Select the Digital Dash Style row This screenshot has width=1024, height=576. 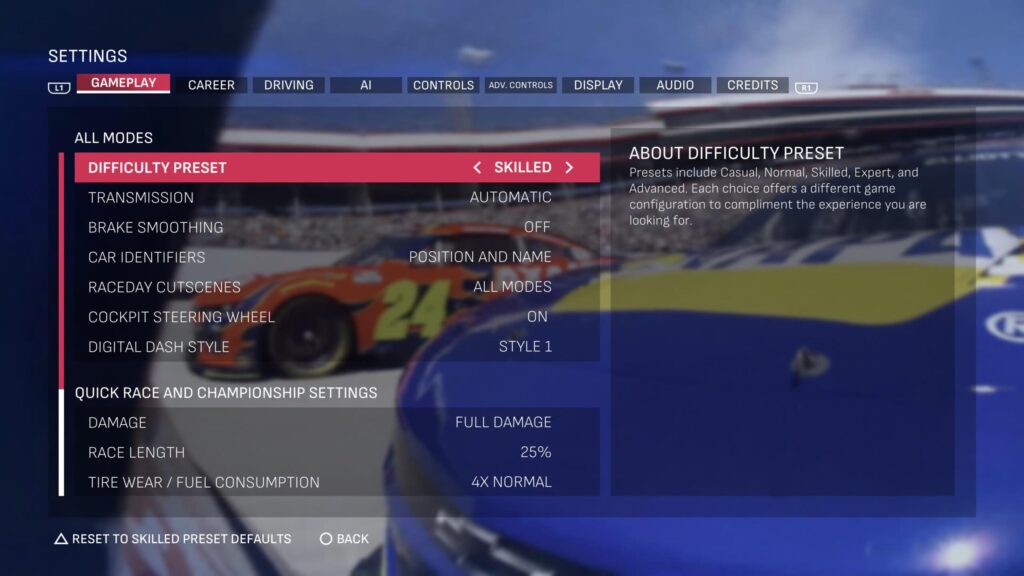pyautogui.click(x=337, y=347)
